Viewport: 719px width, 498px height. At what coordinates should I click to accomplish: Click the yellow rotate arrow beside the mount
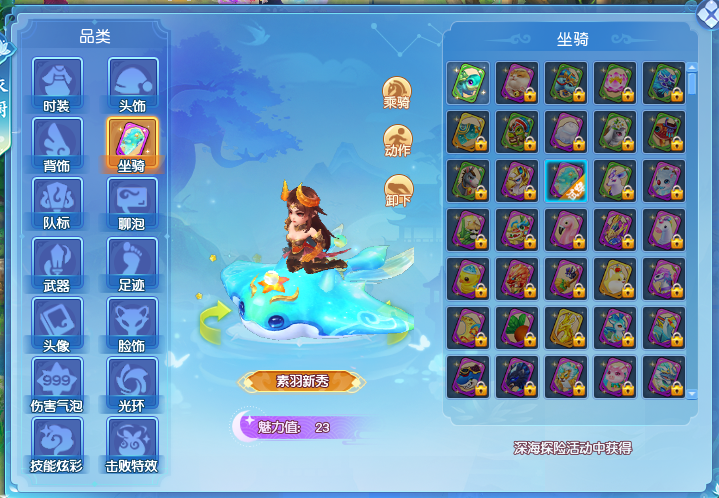pos(214,319)
